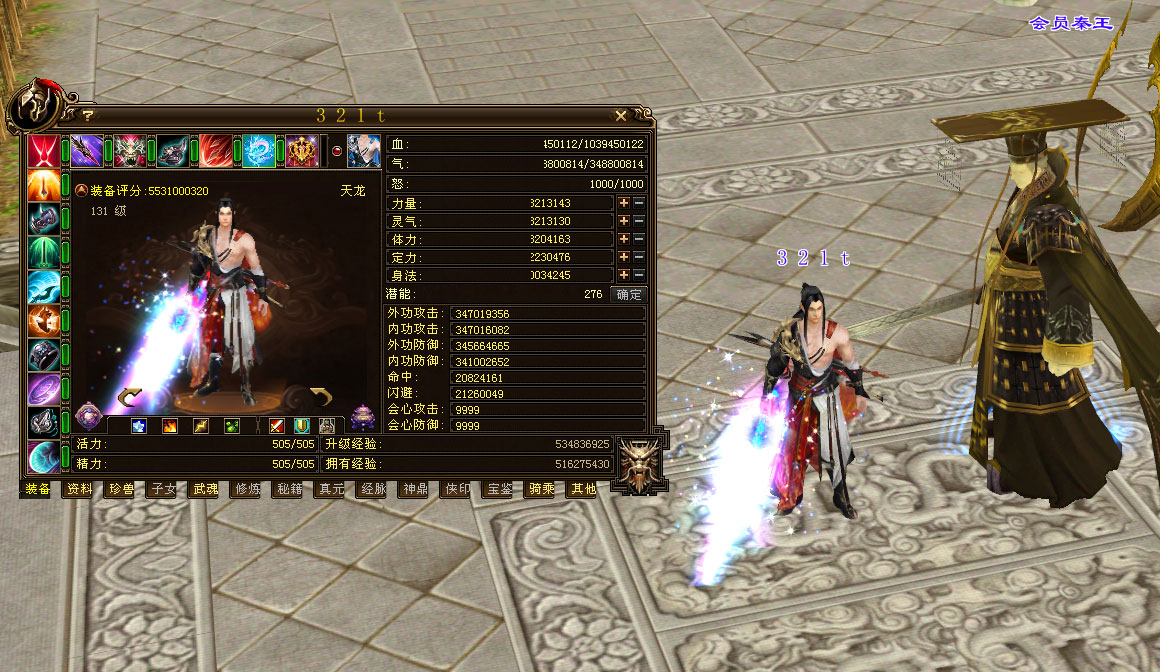Open the help question mark button
The image size is (1160, 672).
point(87,116)
